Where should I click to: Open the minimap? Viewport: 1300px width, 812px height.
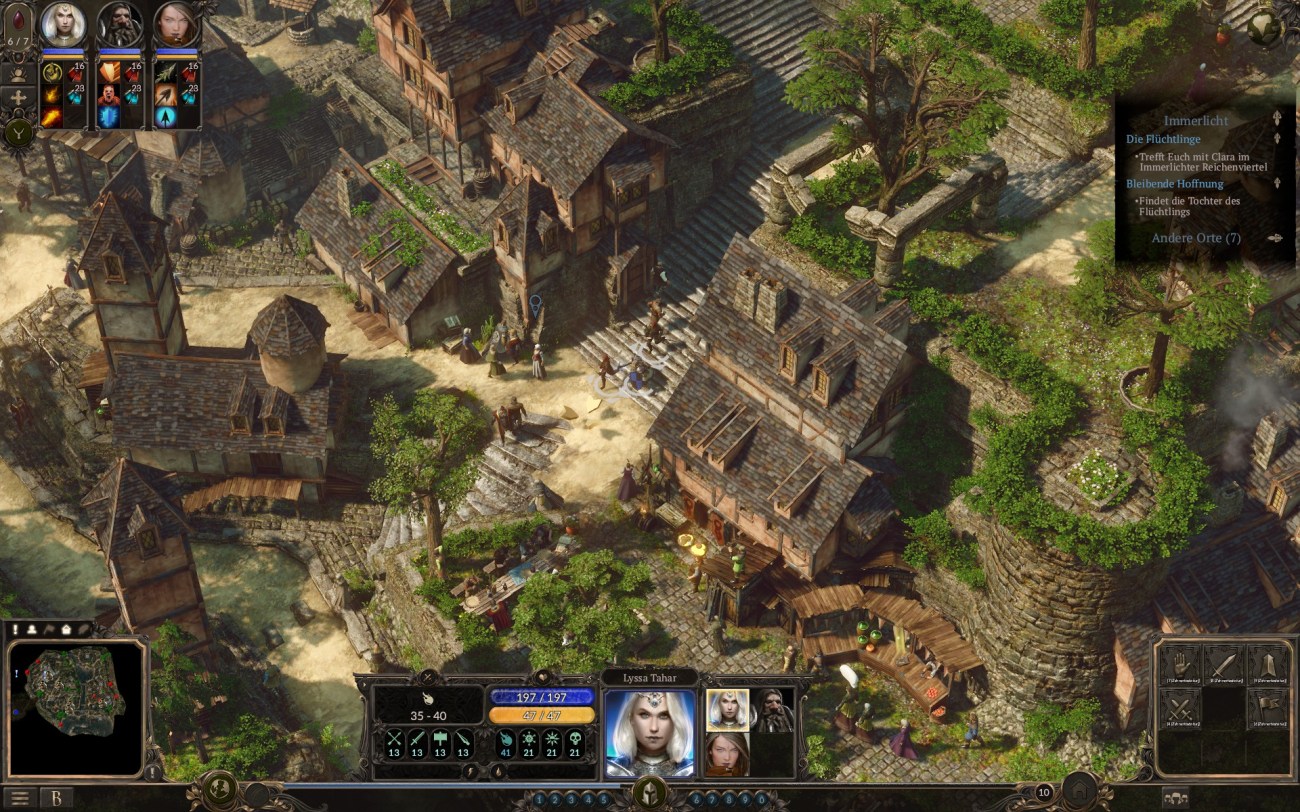coord(76,706)
